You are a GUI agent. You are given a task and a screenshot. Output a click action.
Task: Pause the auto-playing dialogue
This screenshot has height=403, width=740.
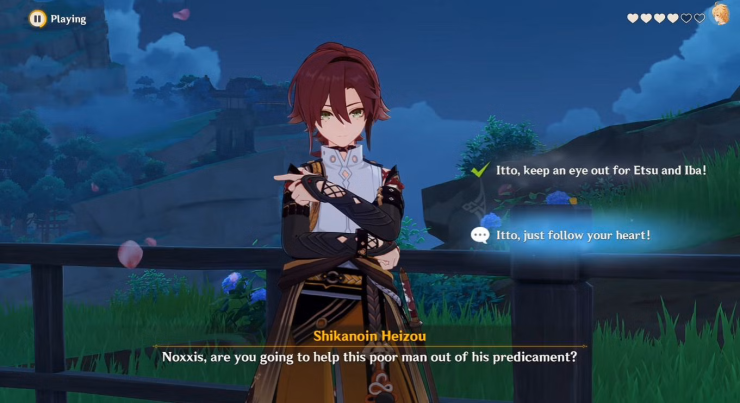pyautogui.click(x=37, y=18)
